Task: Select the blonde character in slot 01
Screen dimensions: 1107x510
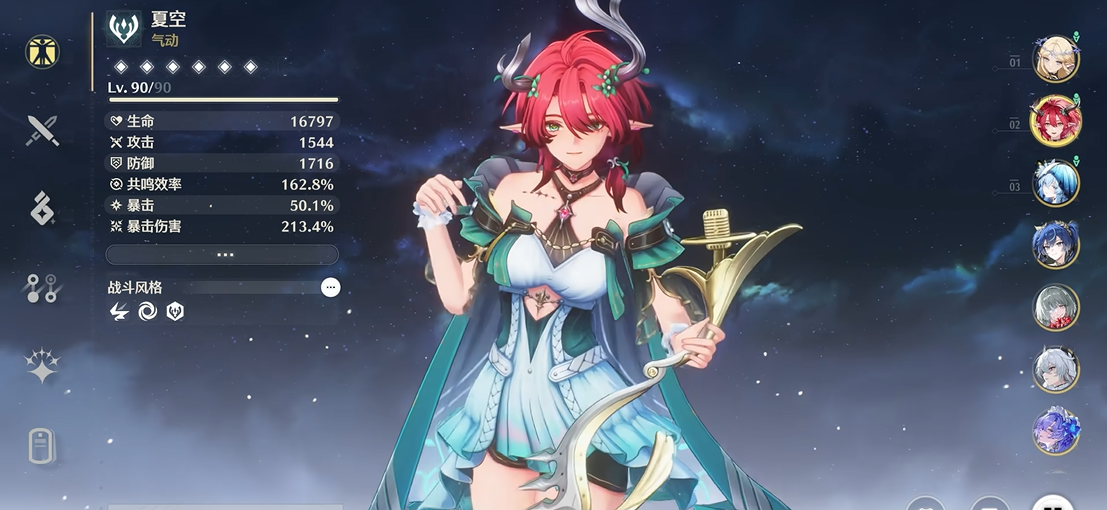Action: point(1055,60)
